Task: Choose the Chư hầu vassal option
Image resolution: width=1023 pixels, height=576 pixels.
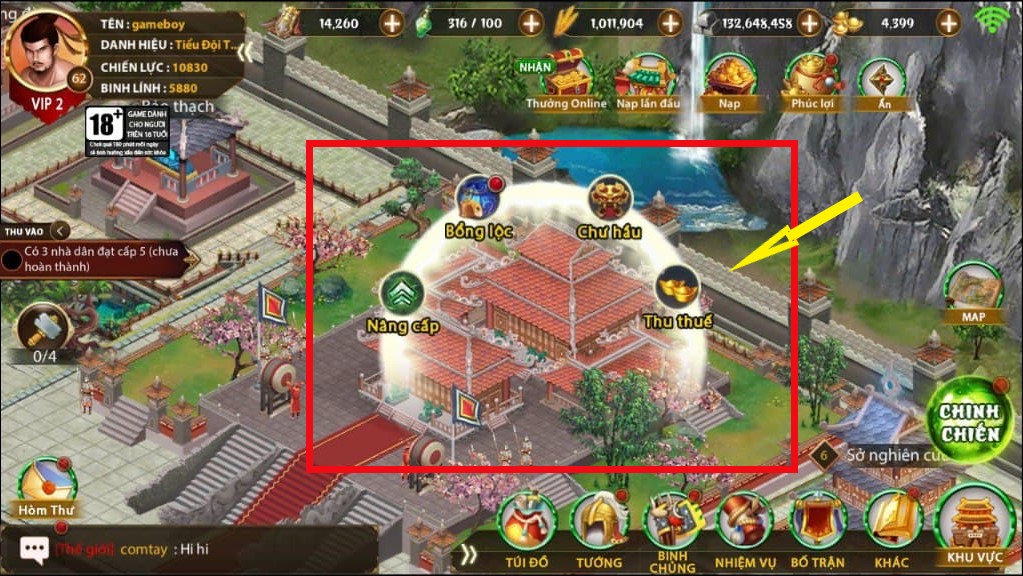Action: (x=608, y=200)
